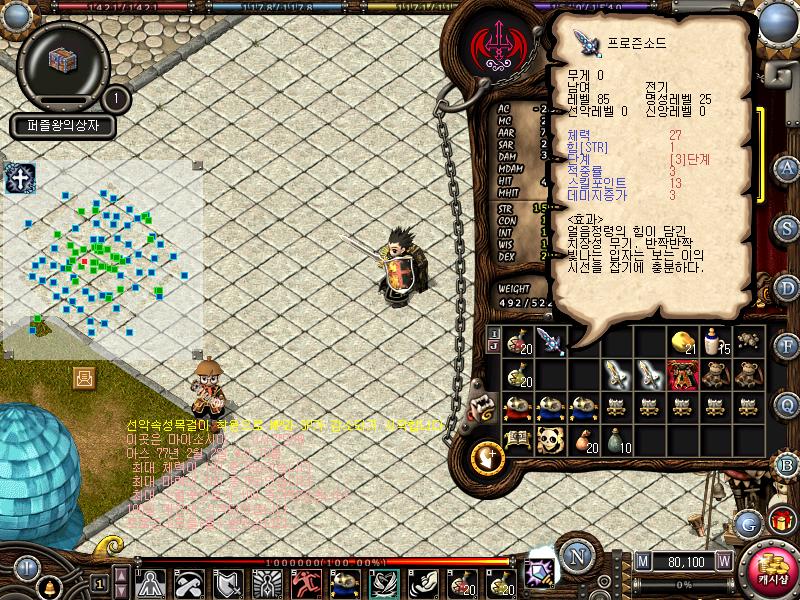The height and width of the screenshot is (600, 800).
Task: Select the gold nugget stack of 21
Action: coord(683,340)
